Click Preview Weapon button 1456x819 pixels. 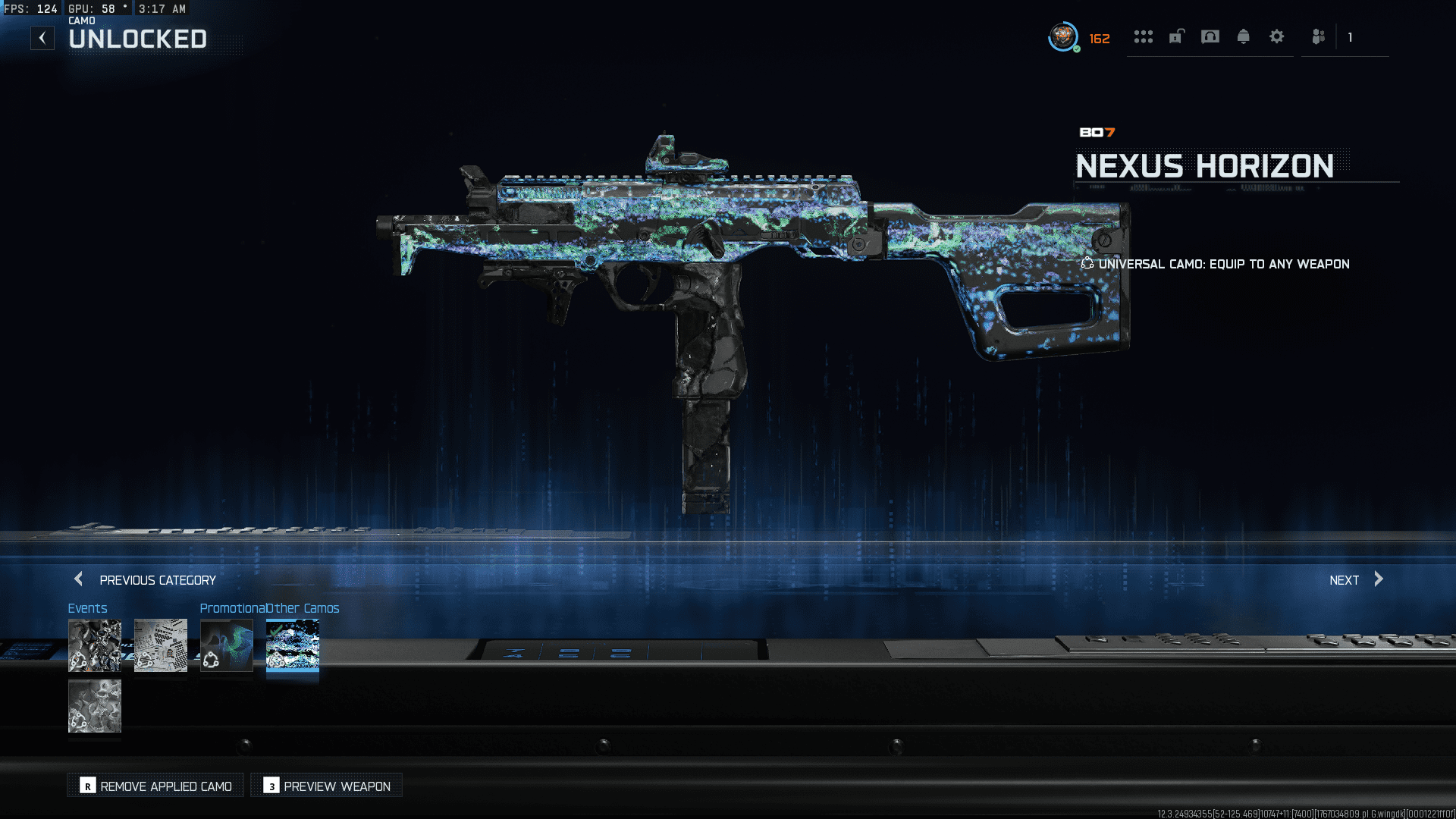pos(326,786)
